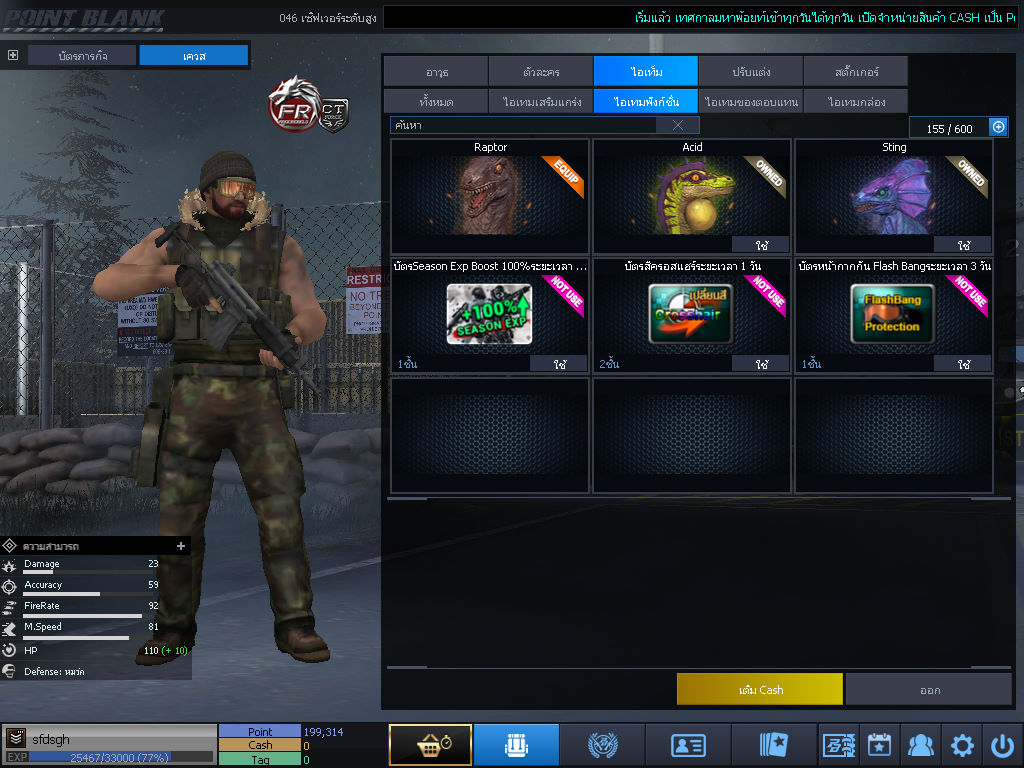Open the shop basket icon
Screen dimensions: 1024x768
(x=430, y=745)
